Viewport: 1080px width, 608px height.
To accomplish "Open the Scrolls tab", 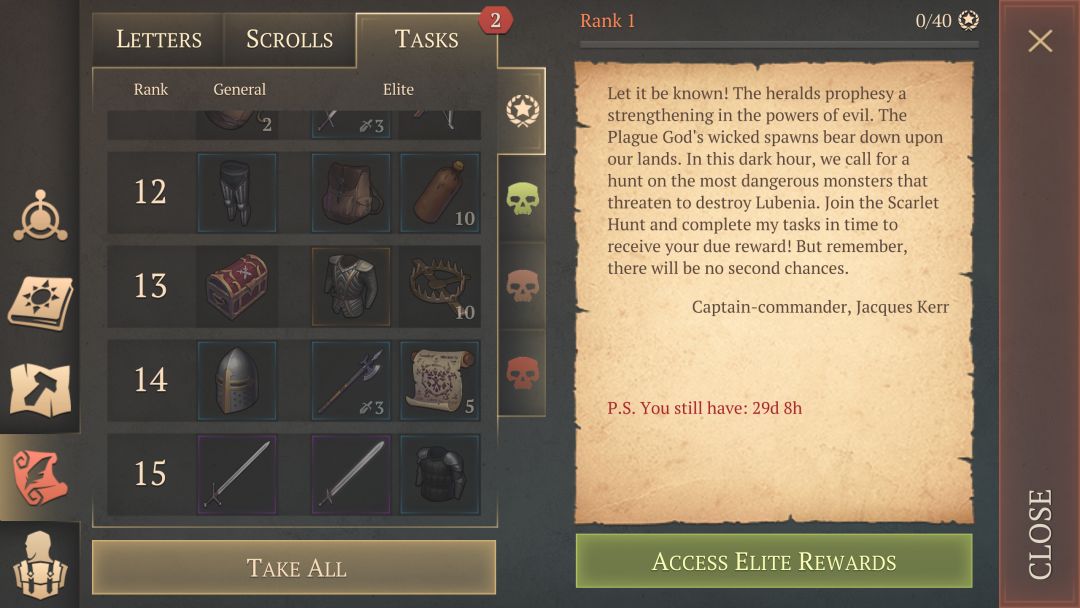I will coord(289,40).
